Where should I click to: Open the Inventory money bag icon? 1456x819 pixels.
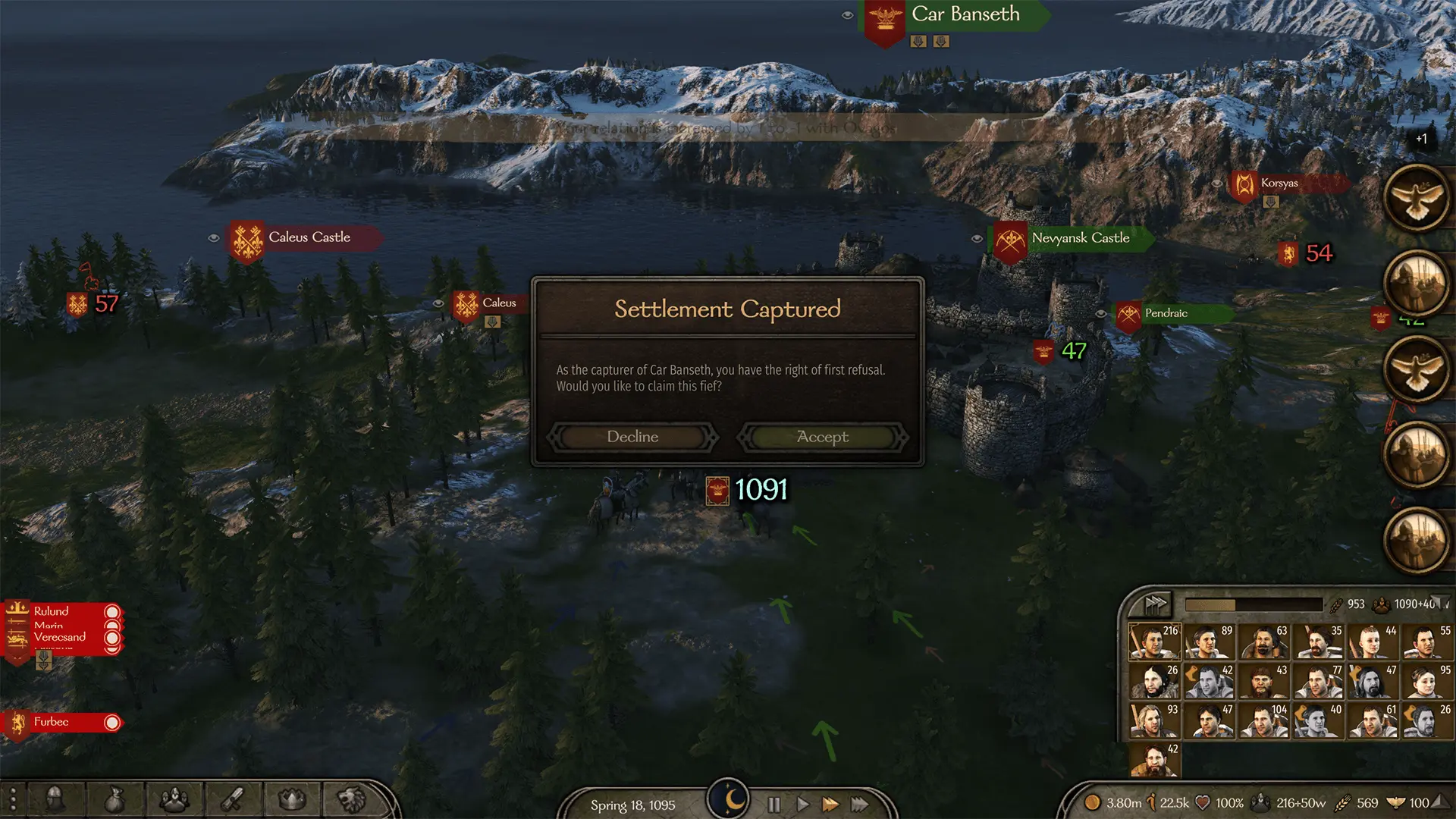point(115,800)
